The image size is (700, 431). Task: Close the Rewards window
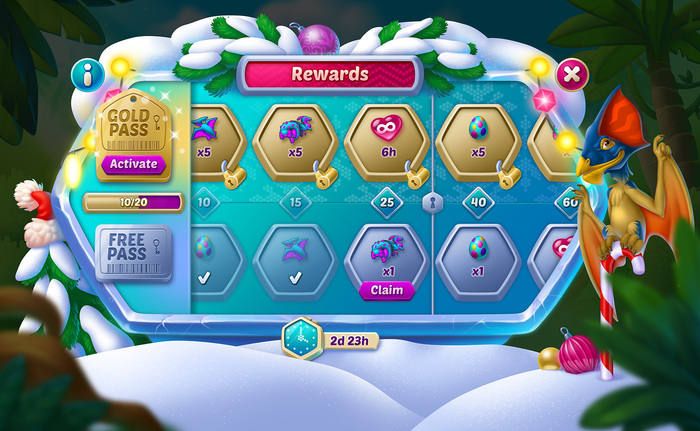tap(571, 74)
